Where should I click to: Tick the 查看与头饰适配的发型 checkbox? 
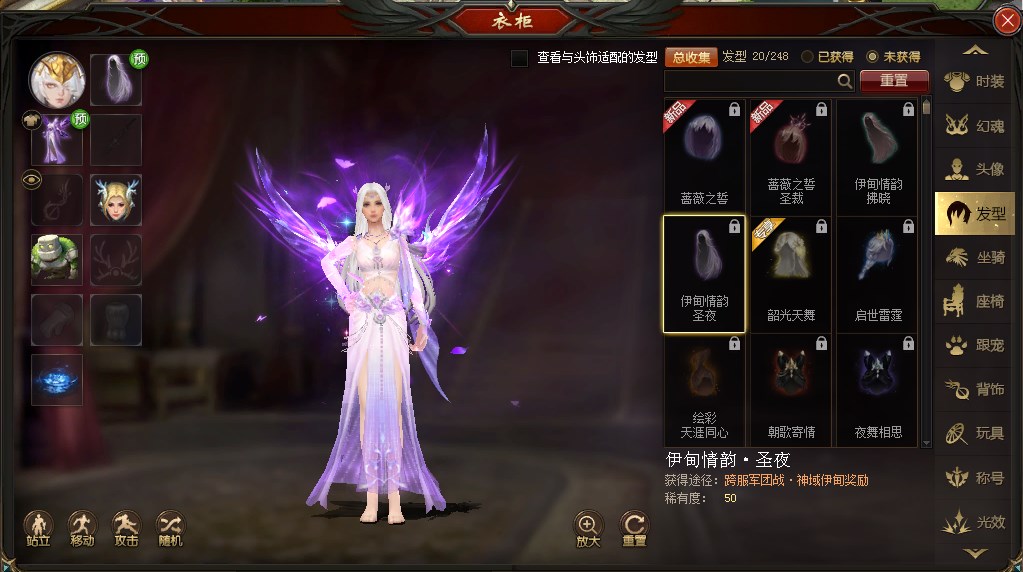click(x=519, y=58)
